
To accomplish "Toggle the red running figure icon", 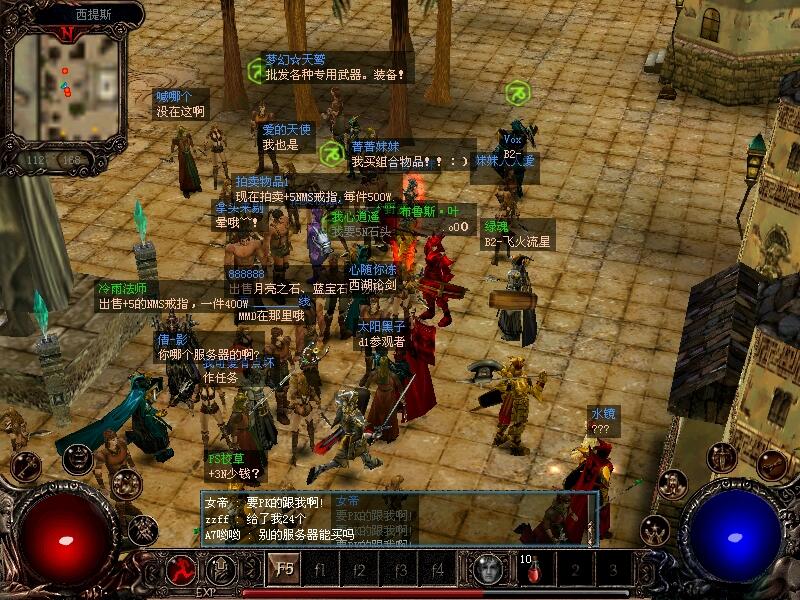I will tap(181, 570).
